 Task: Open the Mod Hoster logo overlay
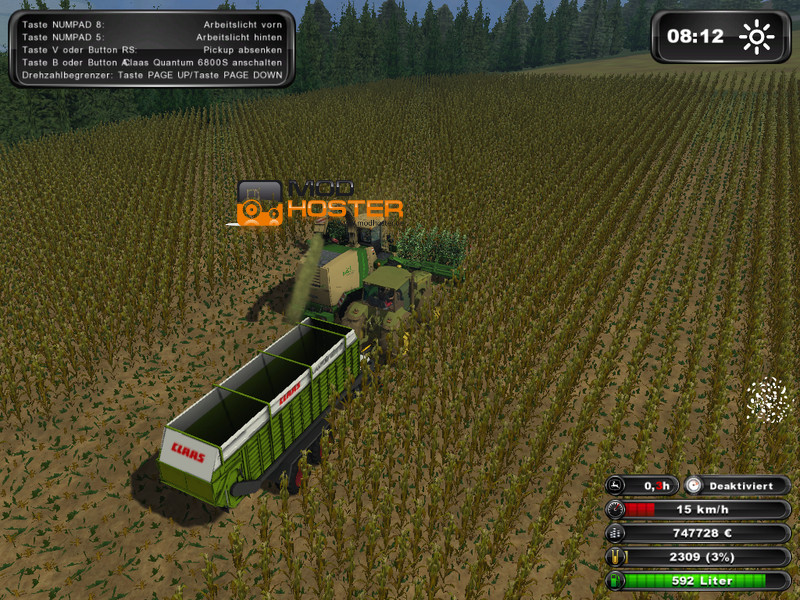pos(320,201)
